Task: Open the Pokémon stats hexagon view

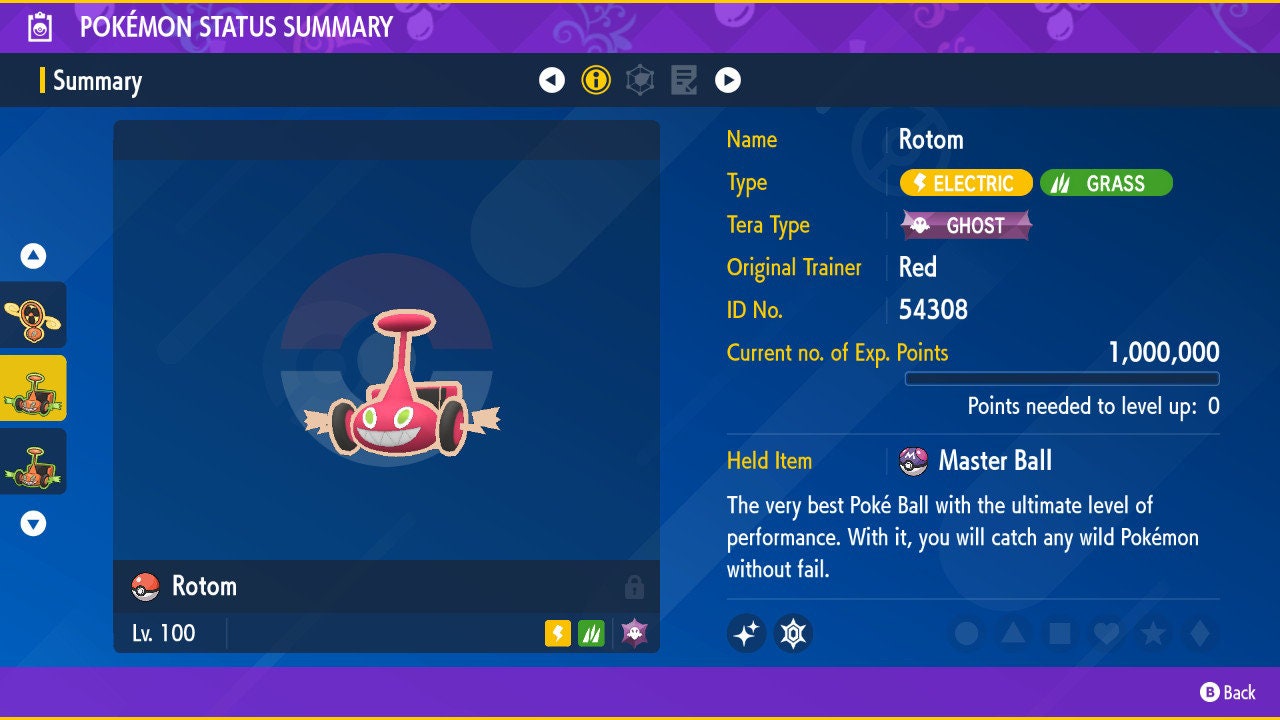Action: 639,79
